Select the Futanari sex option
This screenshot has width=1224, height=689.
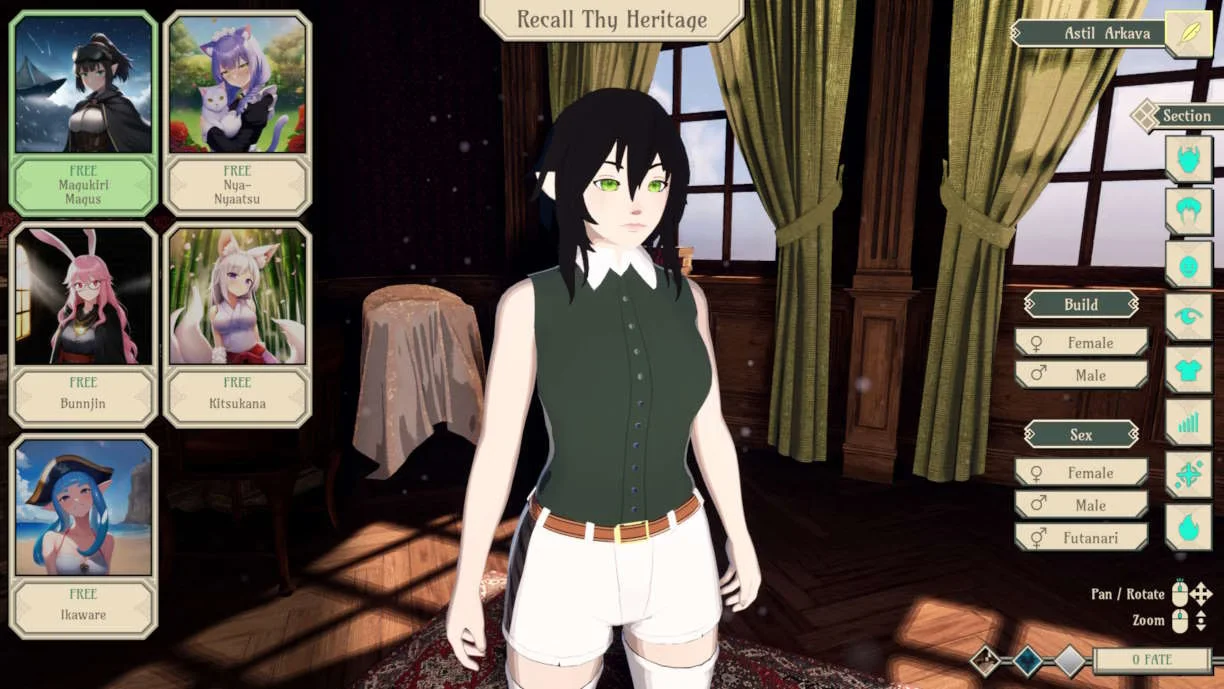pyautogui.click(x=1081, y=537)
